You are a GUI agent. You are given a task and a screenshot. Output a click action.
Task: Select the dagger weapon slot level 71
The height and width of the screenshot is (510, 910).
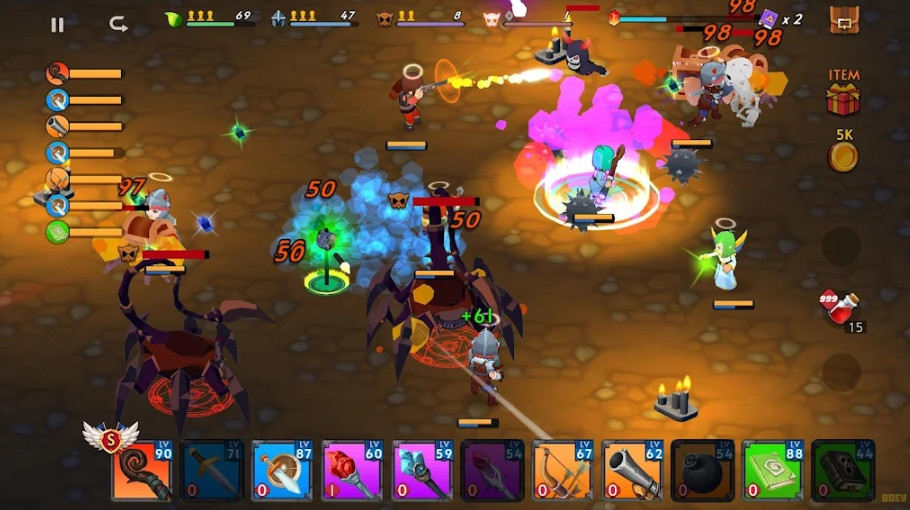212,470
